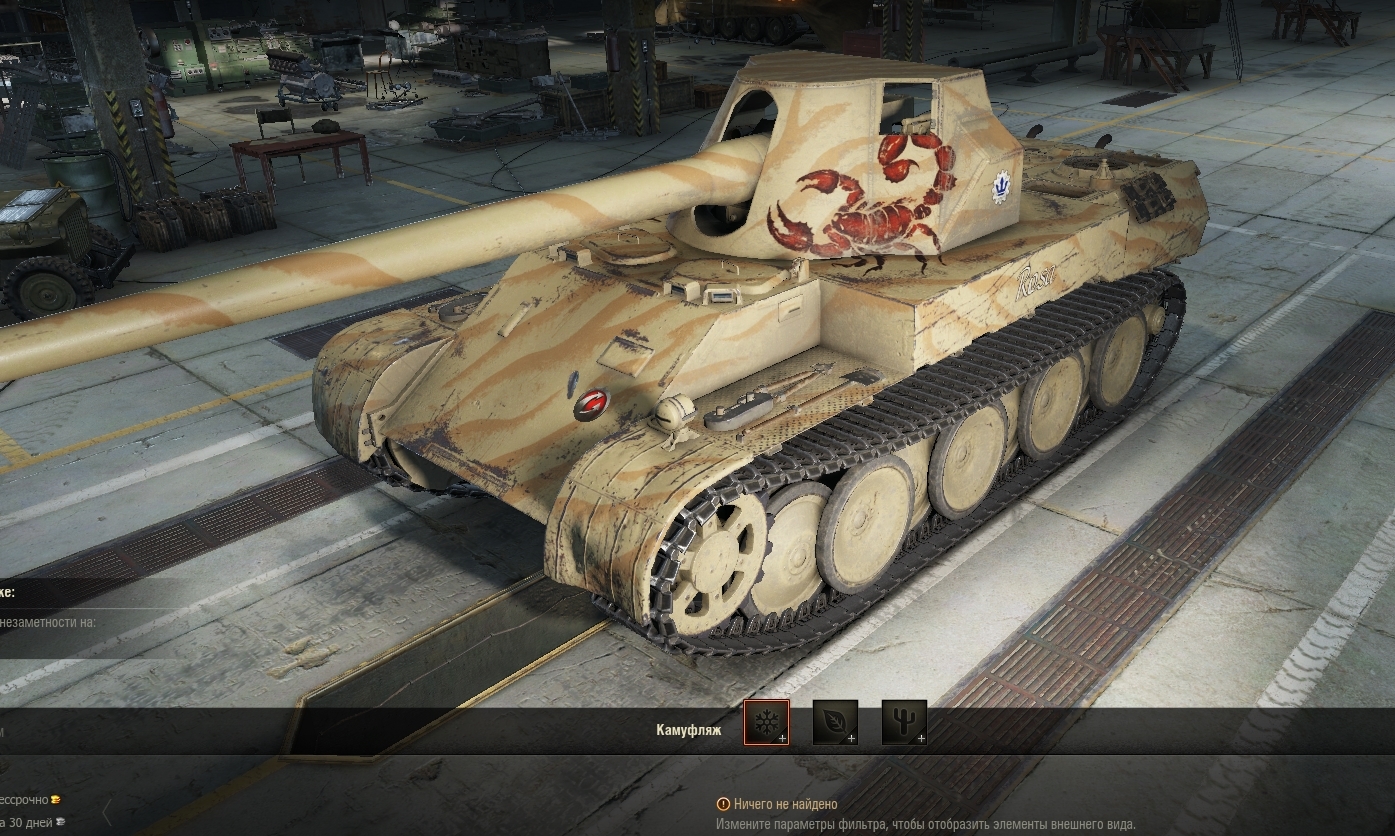Open the desert cactus camouflage slot
The width and height of the screenshot is (1395, 836).
point(904,722)
